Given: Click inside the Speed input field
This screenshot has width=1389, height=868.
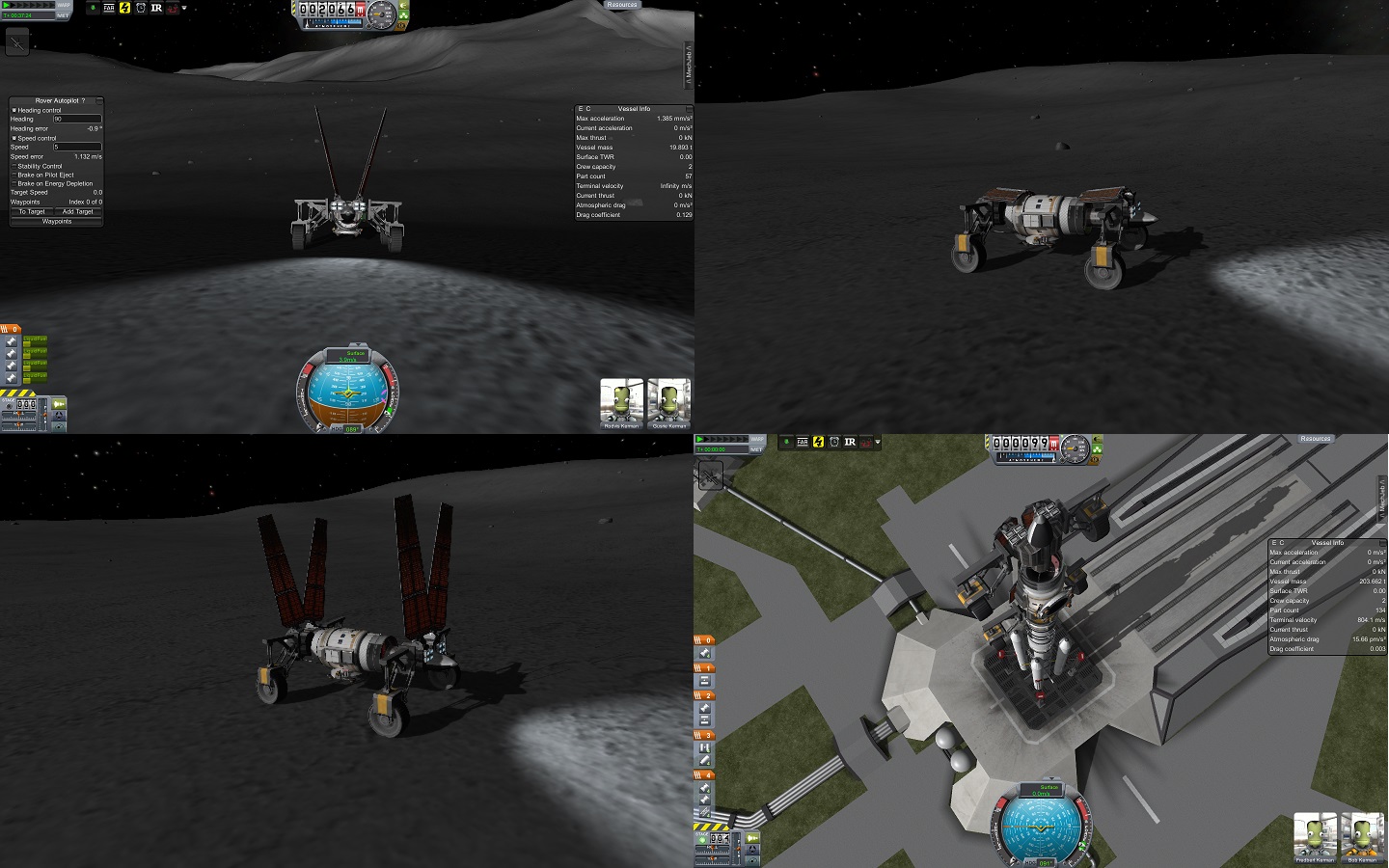Looking at the screenshot, I should coord(78,147).
